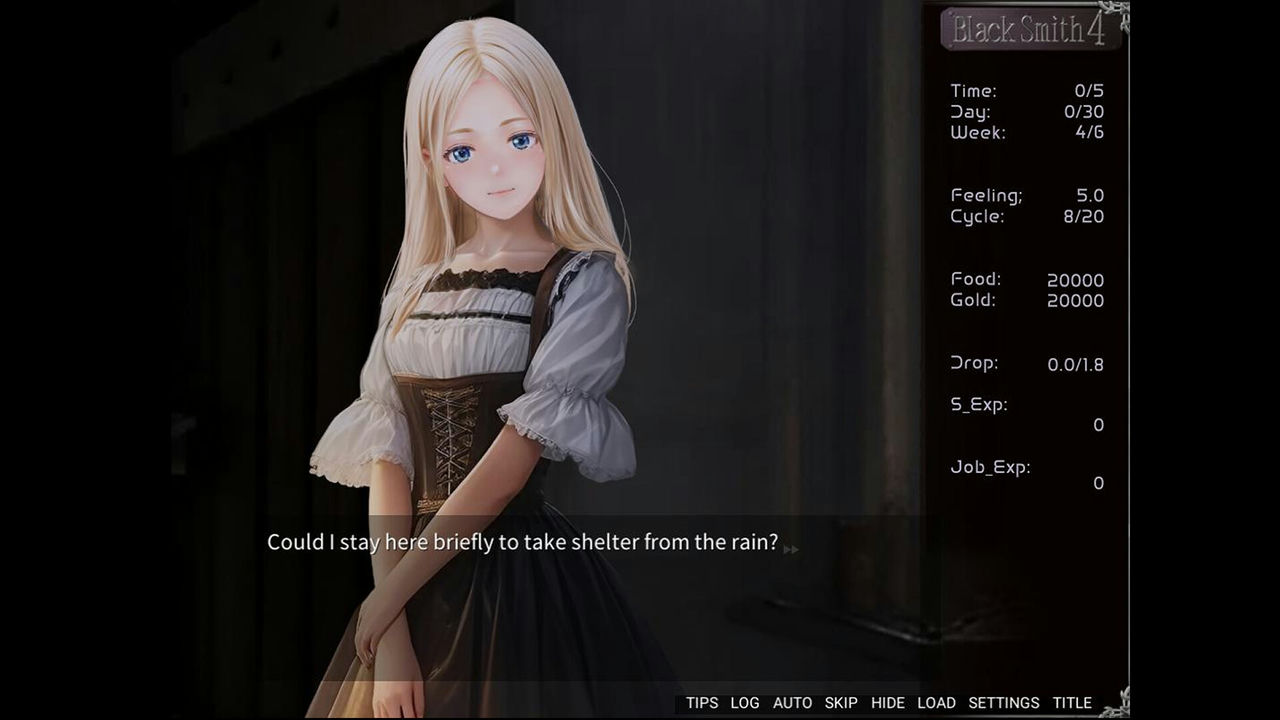Hide the dialogue box with HIDE
The image size is (1280, 720).
(x=888, y=702)
